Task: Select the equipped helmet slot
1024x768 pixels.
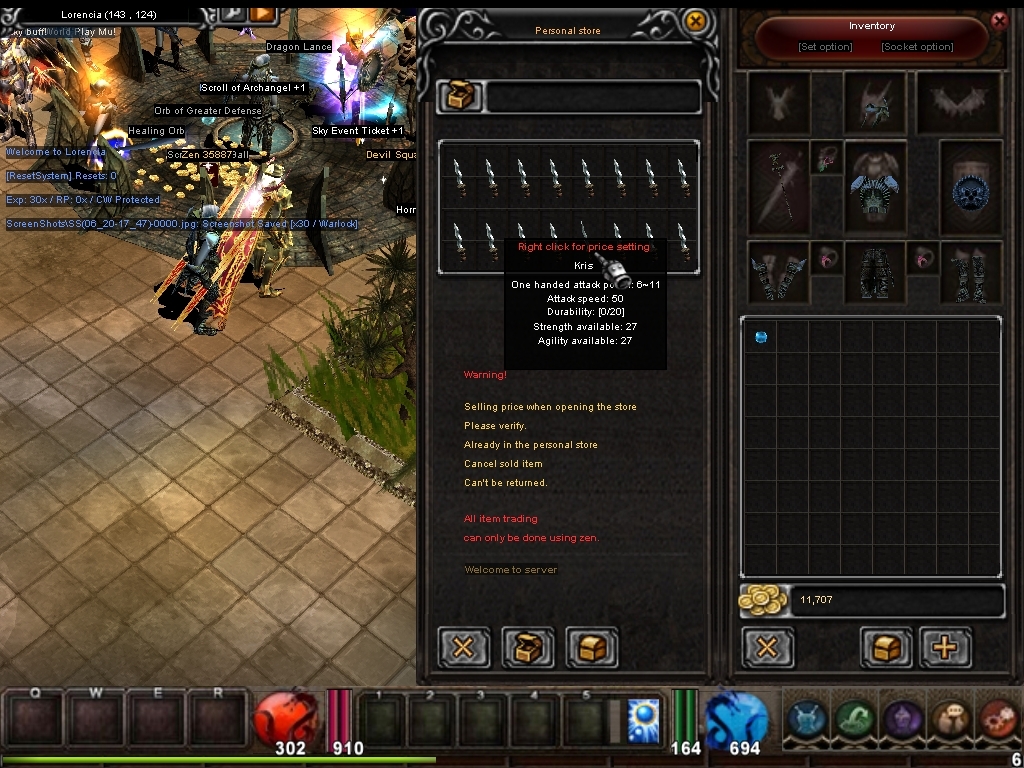Action: click(x=875, y=102)
